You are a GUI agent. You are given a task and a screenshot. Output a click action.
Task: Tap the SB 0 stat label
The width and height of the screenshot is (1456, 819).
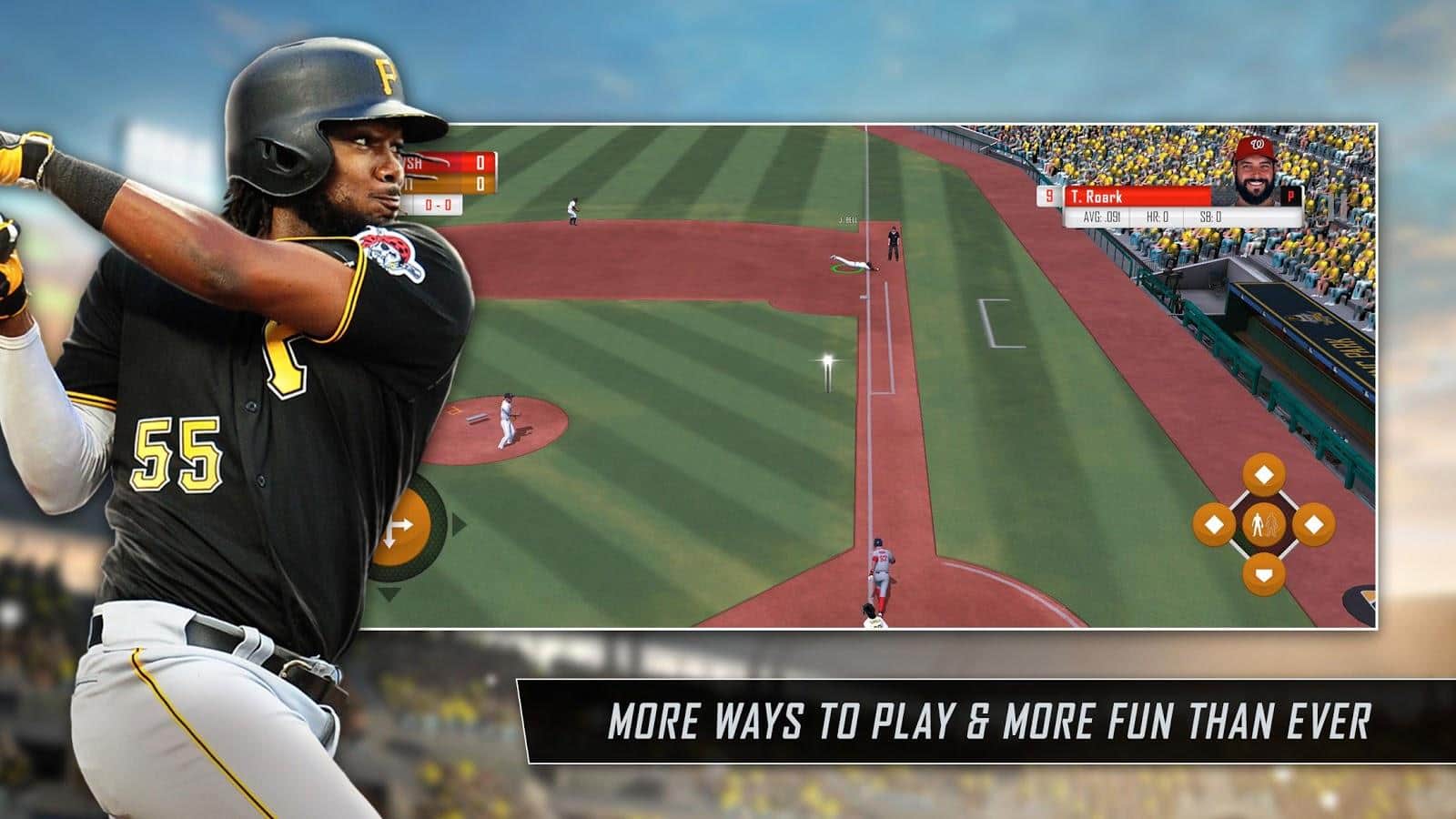pyautogui.click(x=1210, y=217)
